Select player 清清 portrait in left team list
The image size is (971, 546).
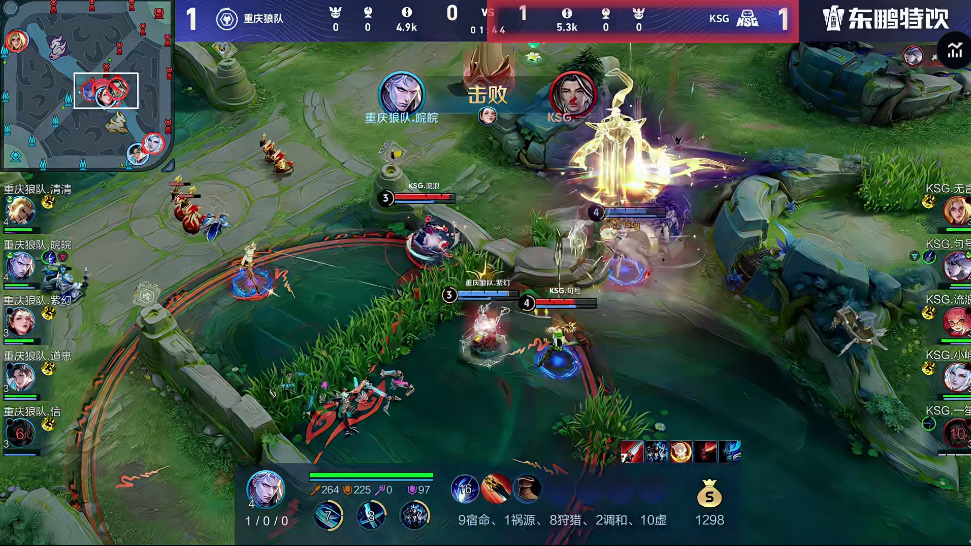click(x=19, y=211)
